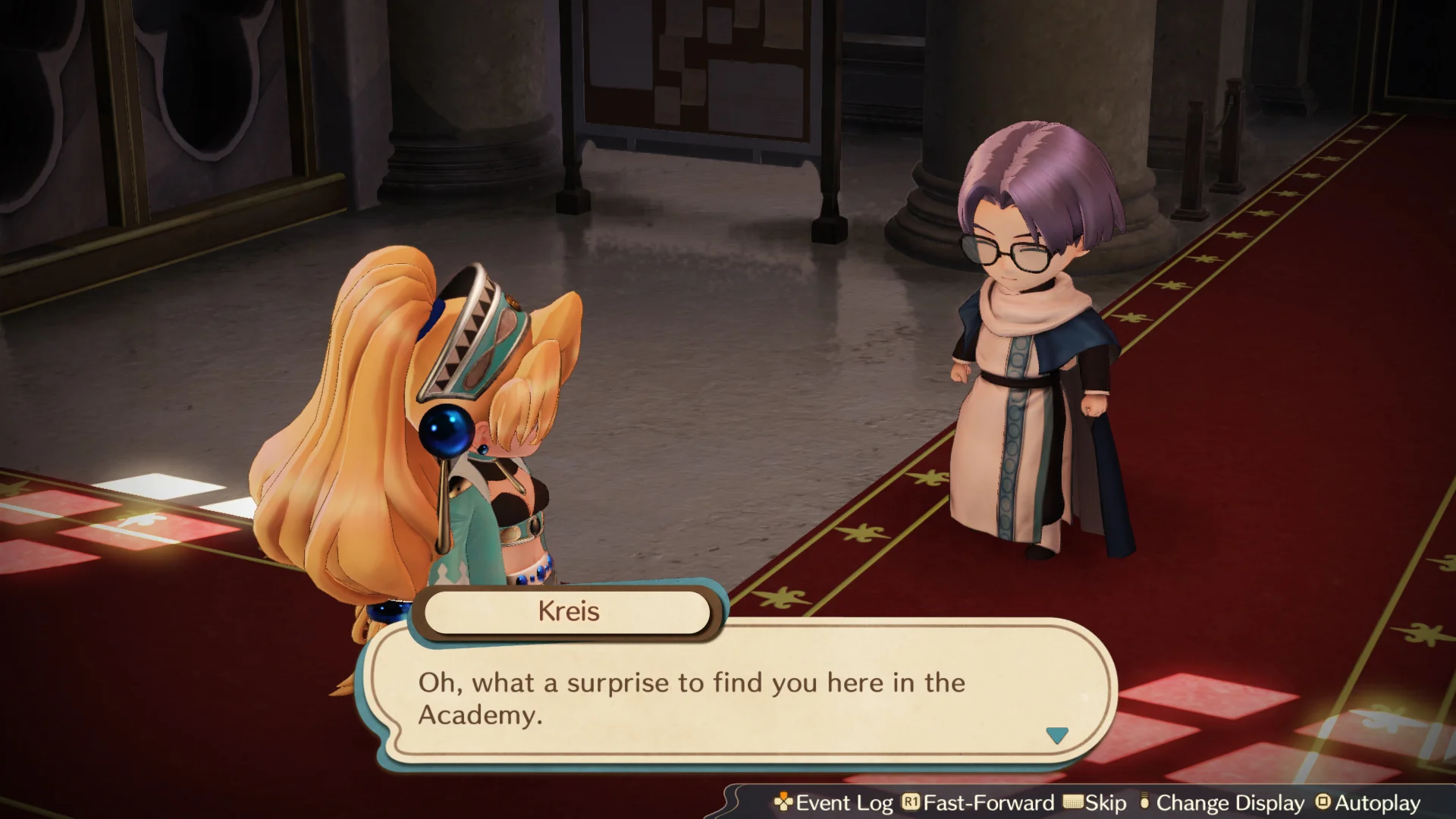Advance dialogue with the blue arrow
Screen dimensions: 1456x819
(x=1056, y=735)
